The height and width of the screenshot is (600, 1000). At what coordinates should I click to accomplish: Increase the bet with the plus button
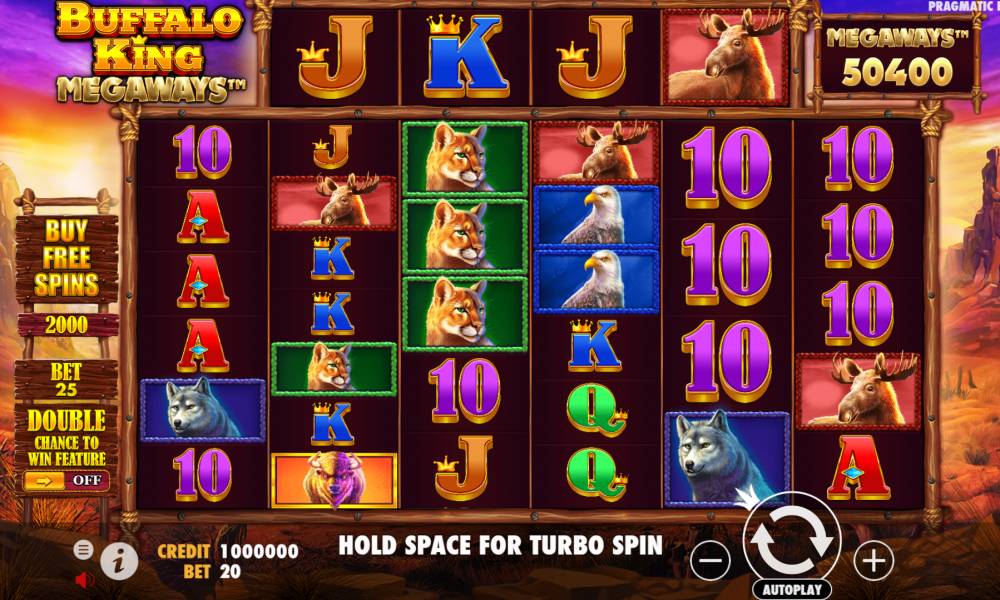click(x=874, y=561)
